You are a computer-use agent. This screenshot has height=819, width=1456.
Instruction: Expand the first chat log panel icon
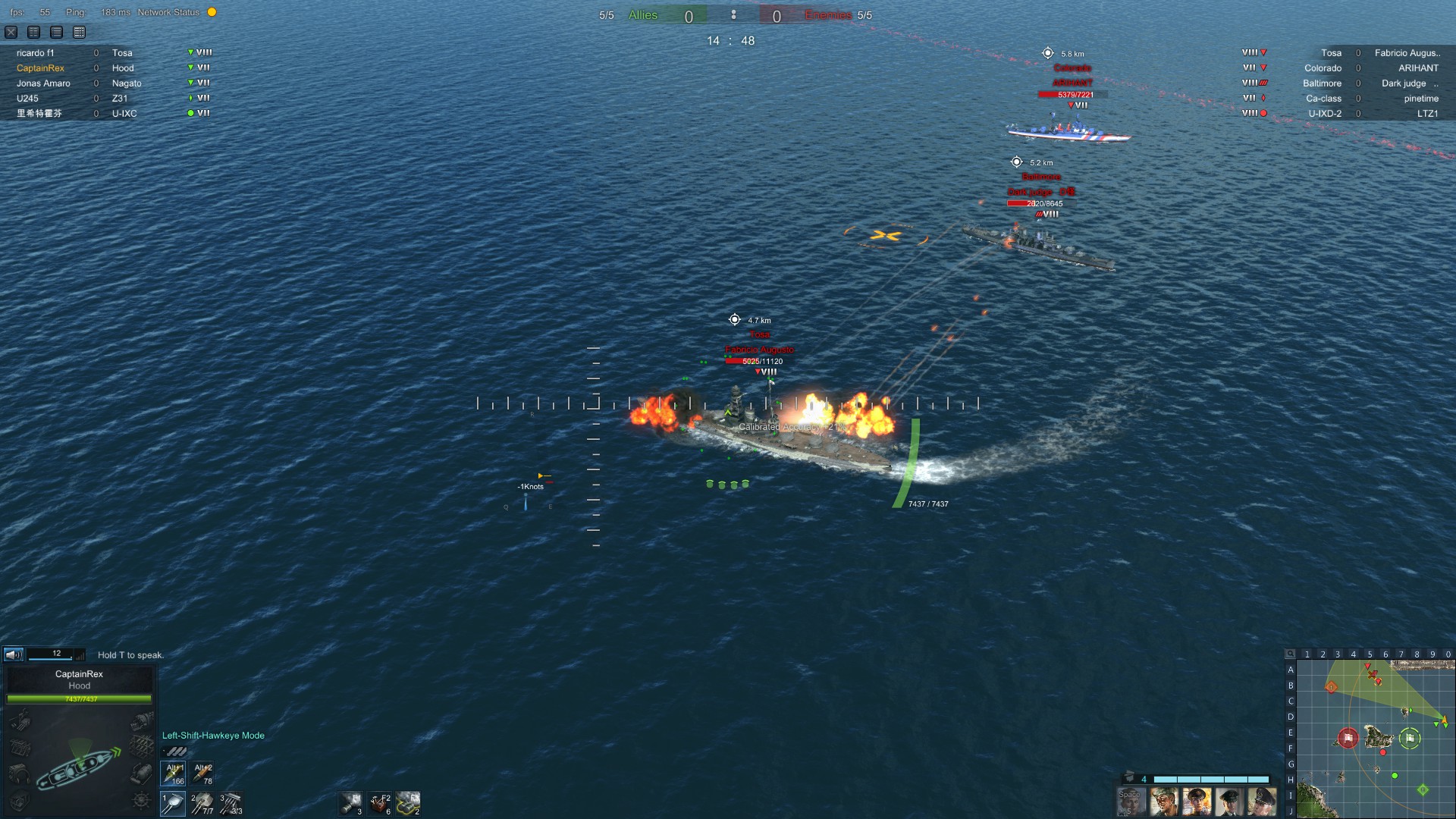point(33,32)
